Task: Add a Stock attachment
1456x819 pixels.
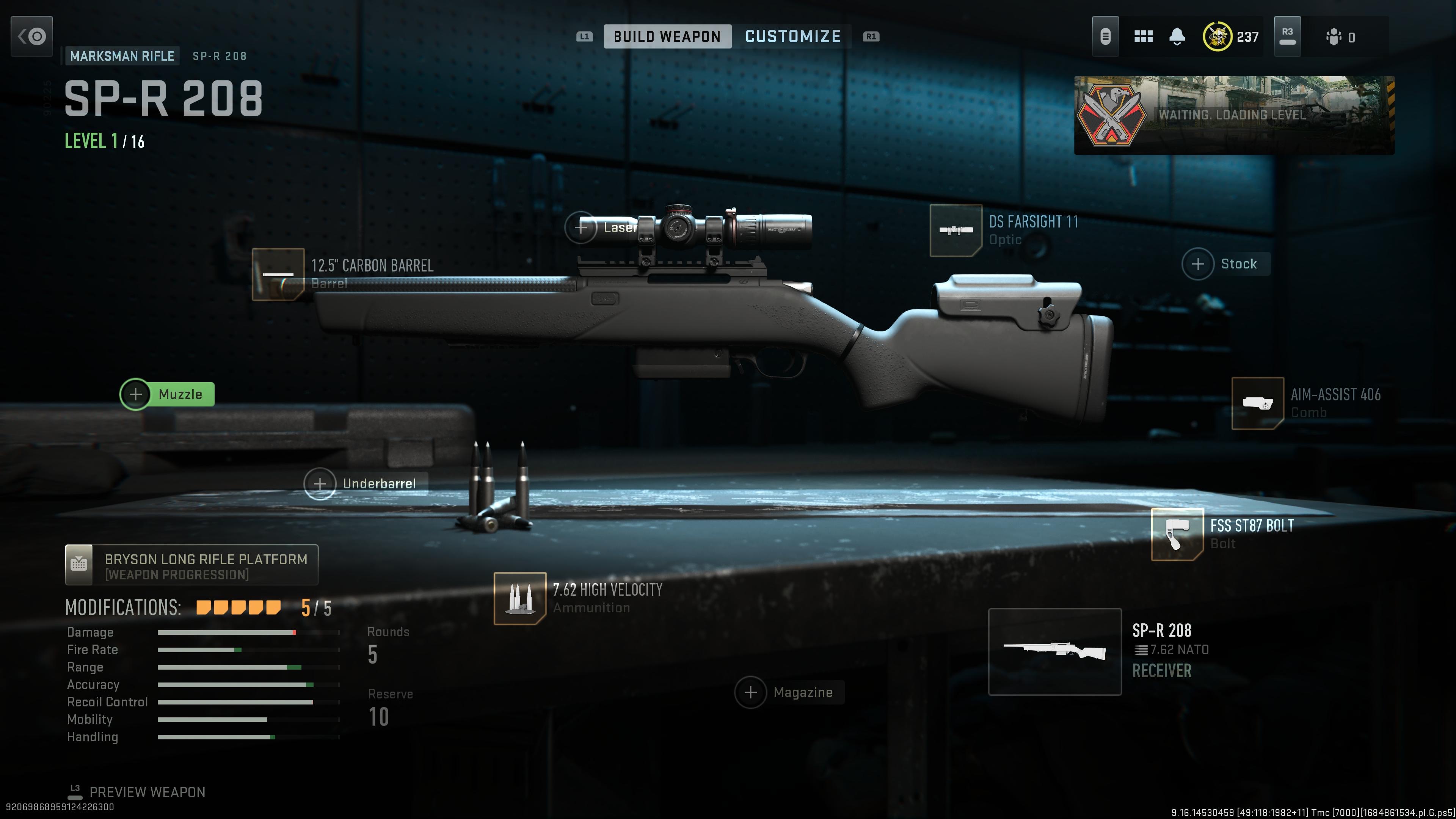Action: [x=1199, y=264]
